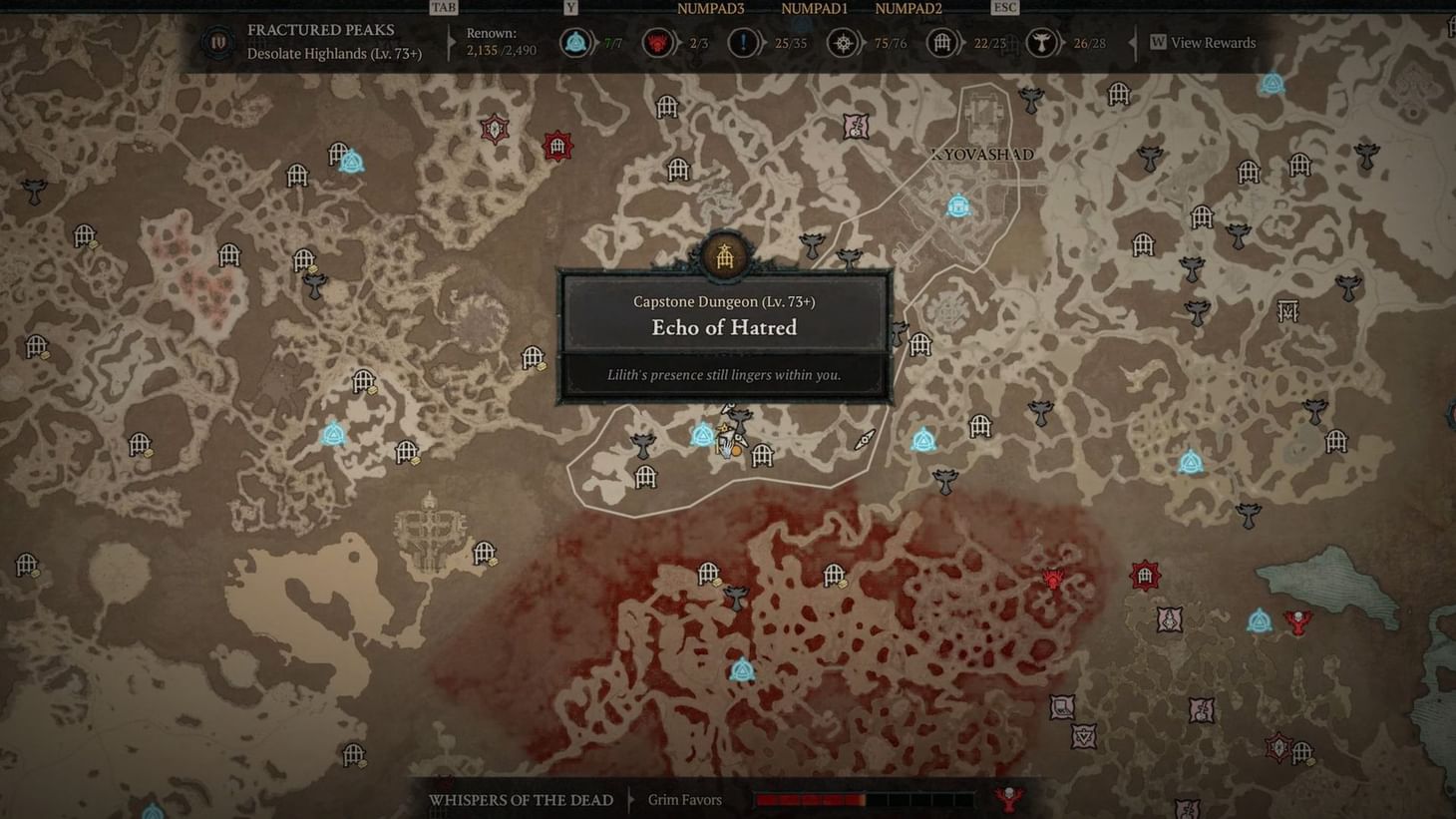Click the Altars of Lilith icon beside 25/35

click(x=743, y=43)
